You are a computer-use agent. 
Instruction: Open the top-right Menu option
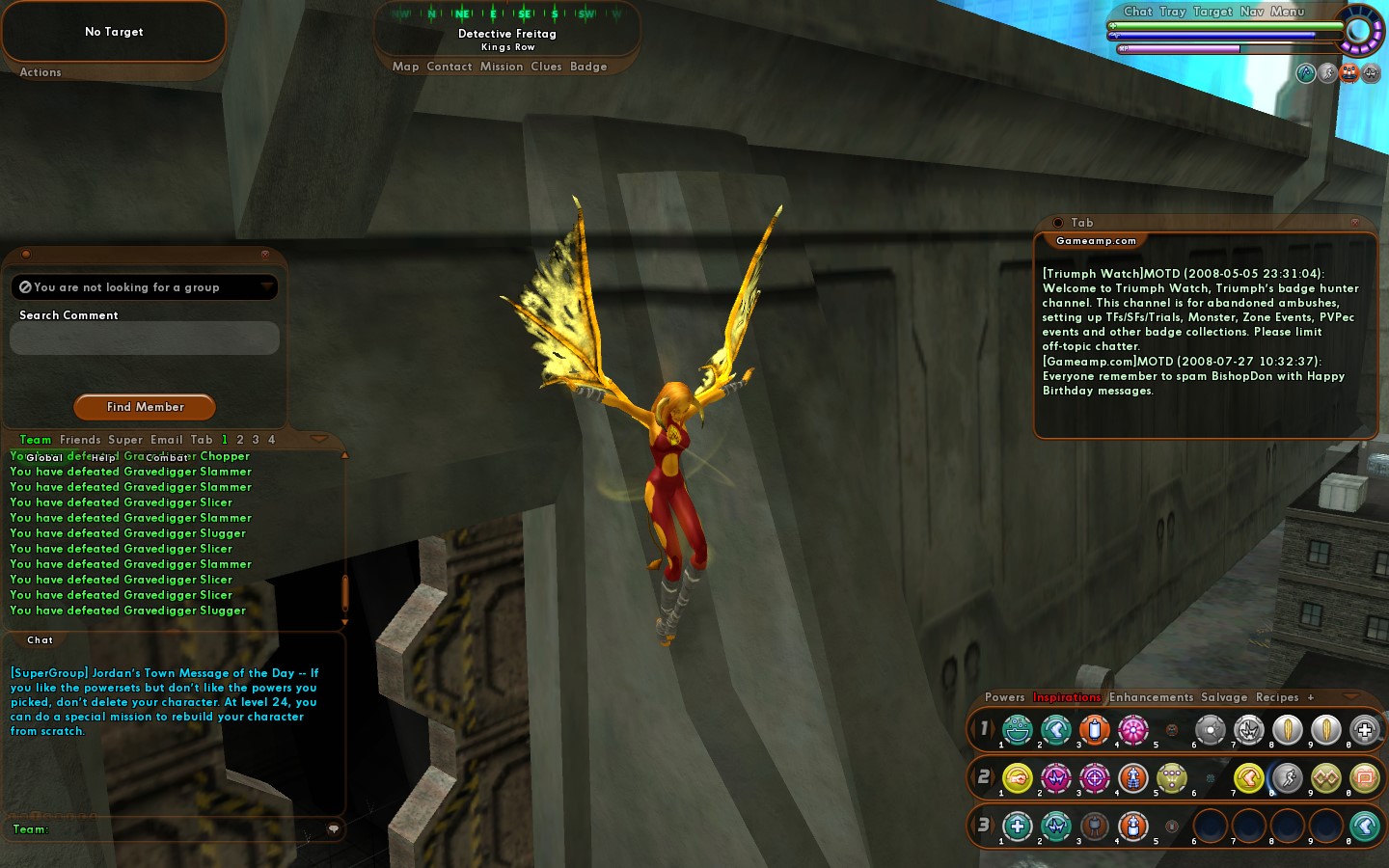tap(1287, 12)
